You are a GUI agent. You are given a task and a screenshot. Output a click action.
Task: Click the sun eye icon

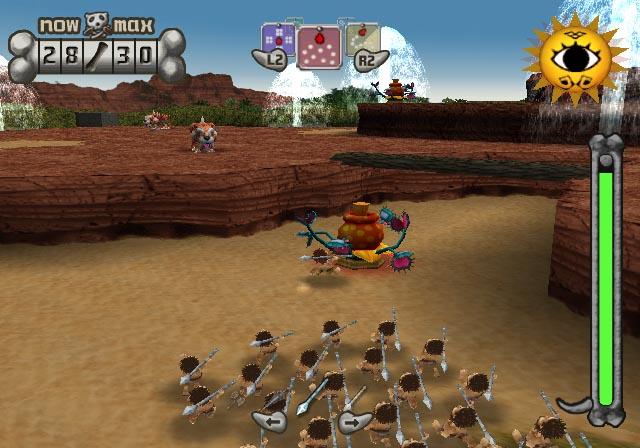coord(575,58)
